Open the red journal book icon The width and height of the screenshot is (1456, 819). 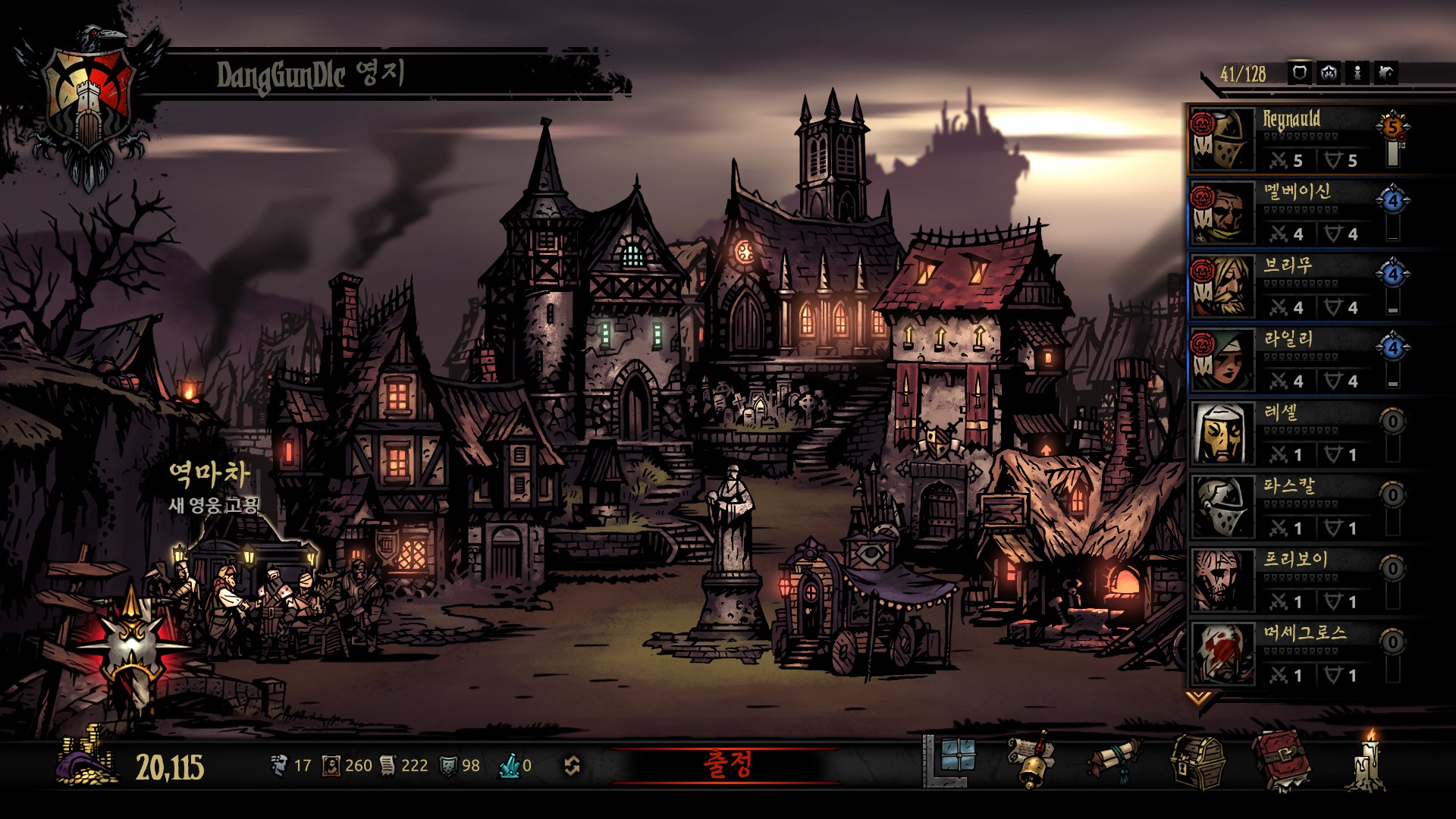point(1282,761)
